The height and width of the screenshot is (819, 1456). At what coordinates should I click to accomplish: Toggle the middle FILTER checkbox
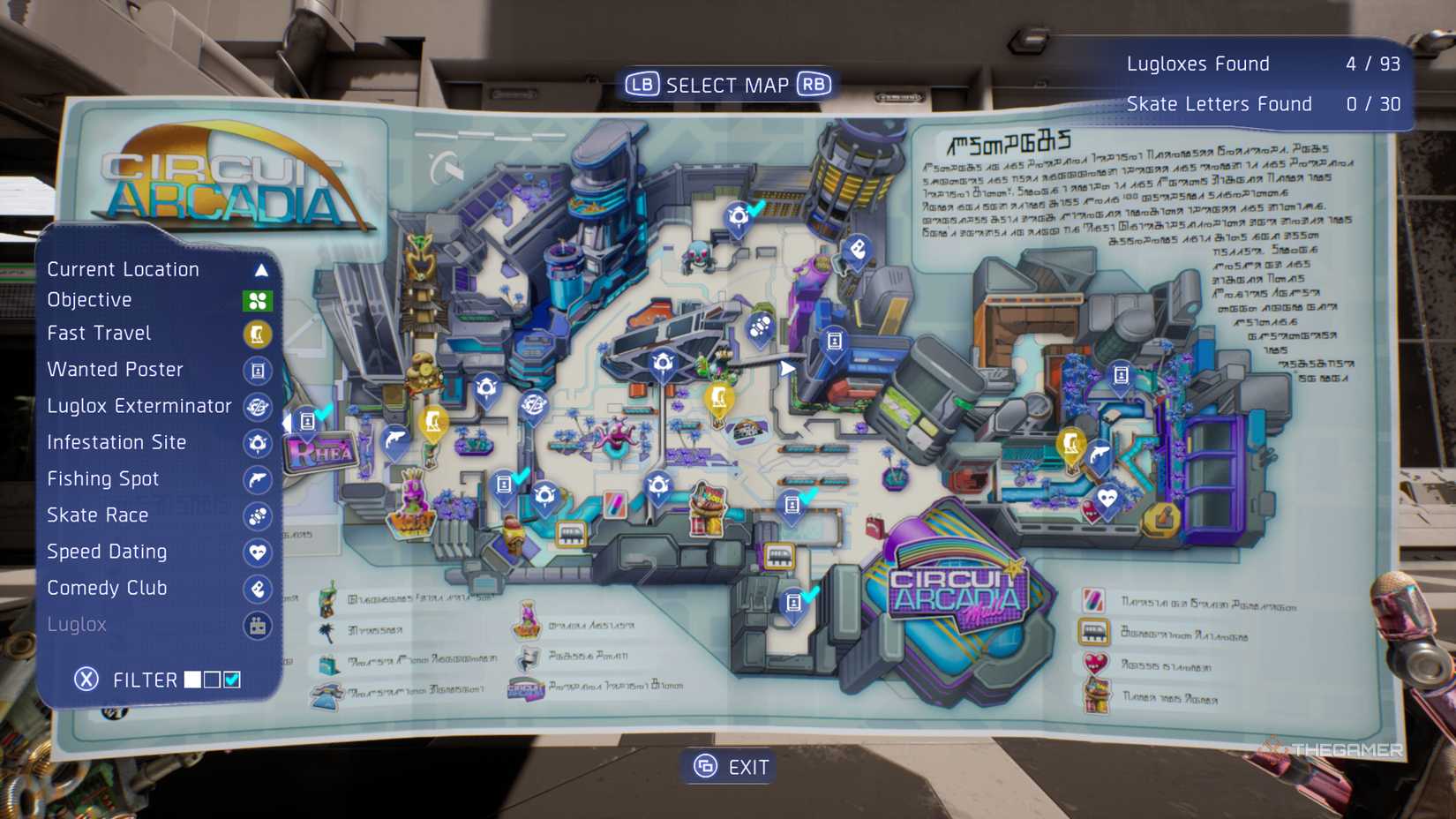click(x=210, y=680)
